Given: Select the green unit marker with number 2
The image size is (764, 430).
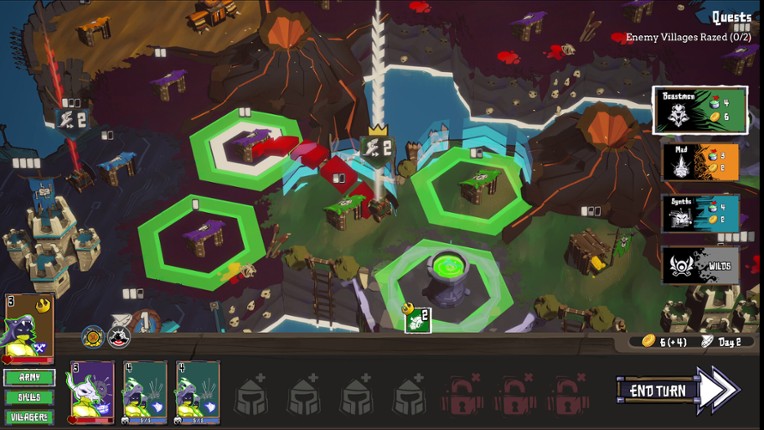Looking at the screenshot, I should [x=418, y=320].
